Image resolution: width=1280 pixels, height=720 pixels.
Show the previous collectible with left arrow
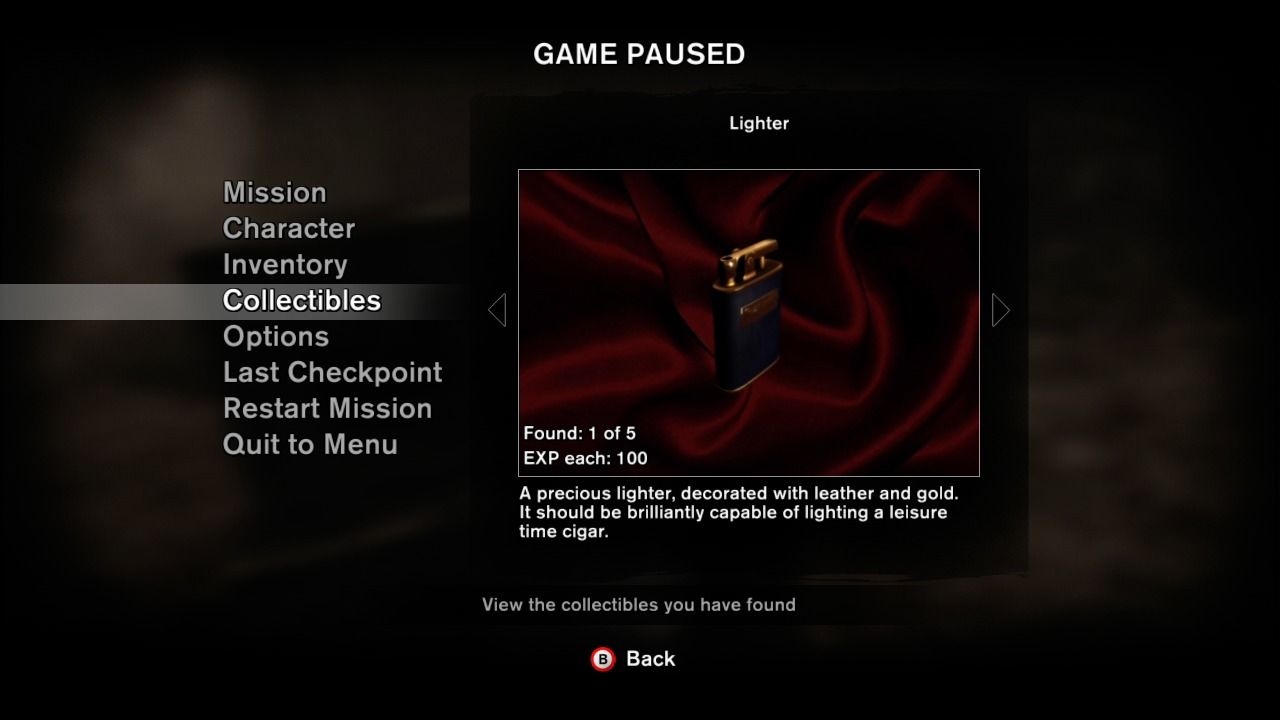[497, 310]
